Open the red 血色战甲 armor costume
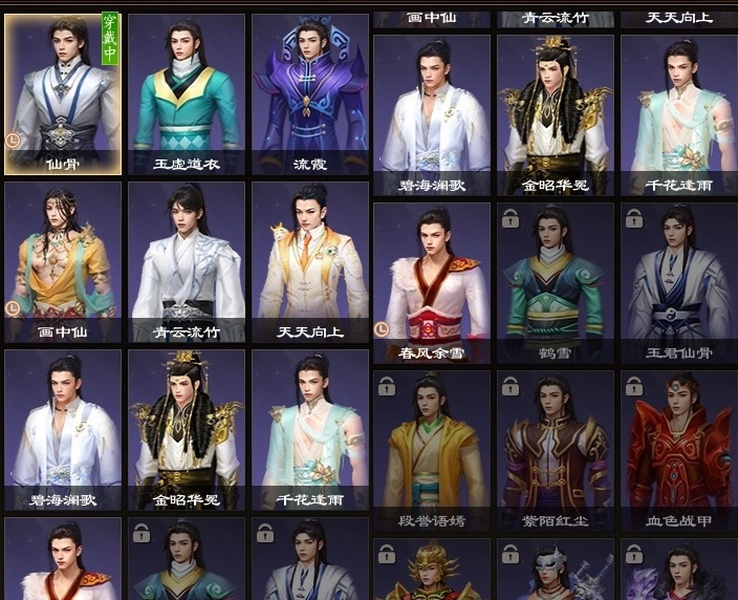This screenshot has width=738, height=600. pos(678,450)
